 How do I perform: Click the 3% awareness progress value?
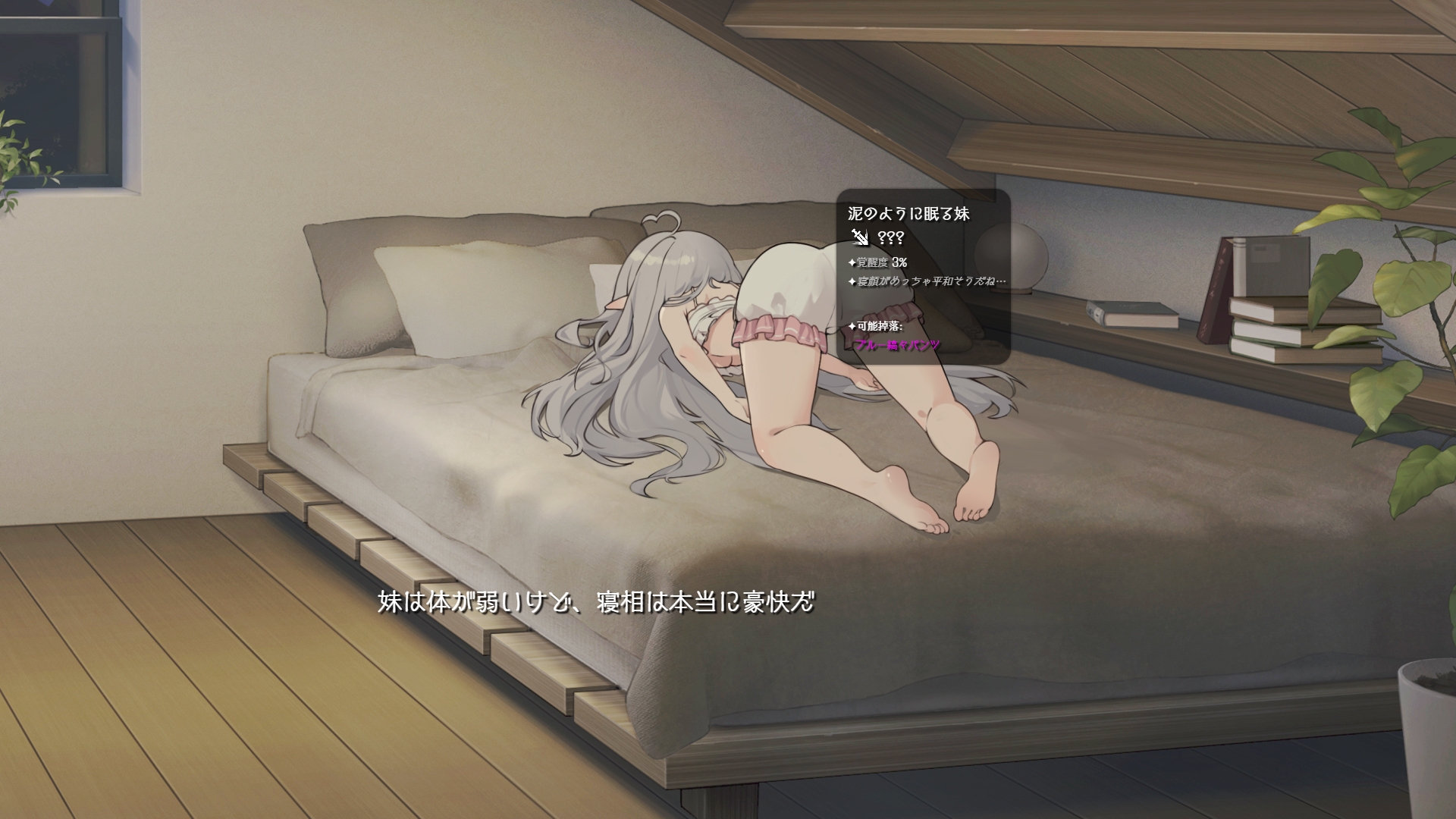point(899,263)
